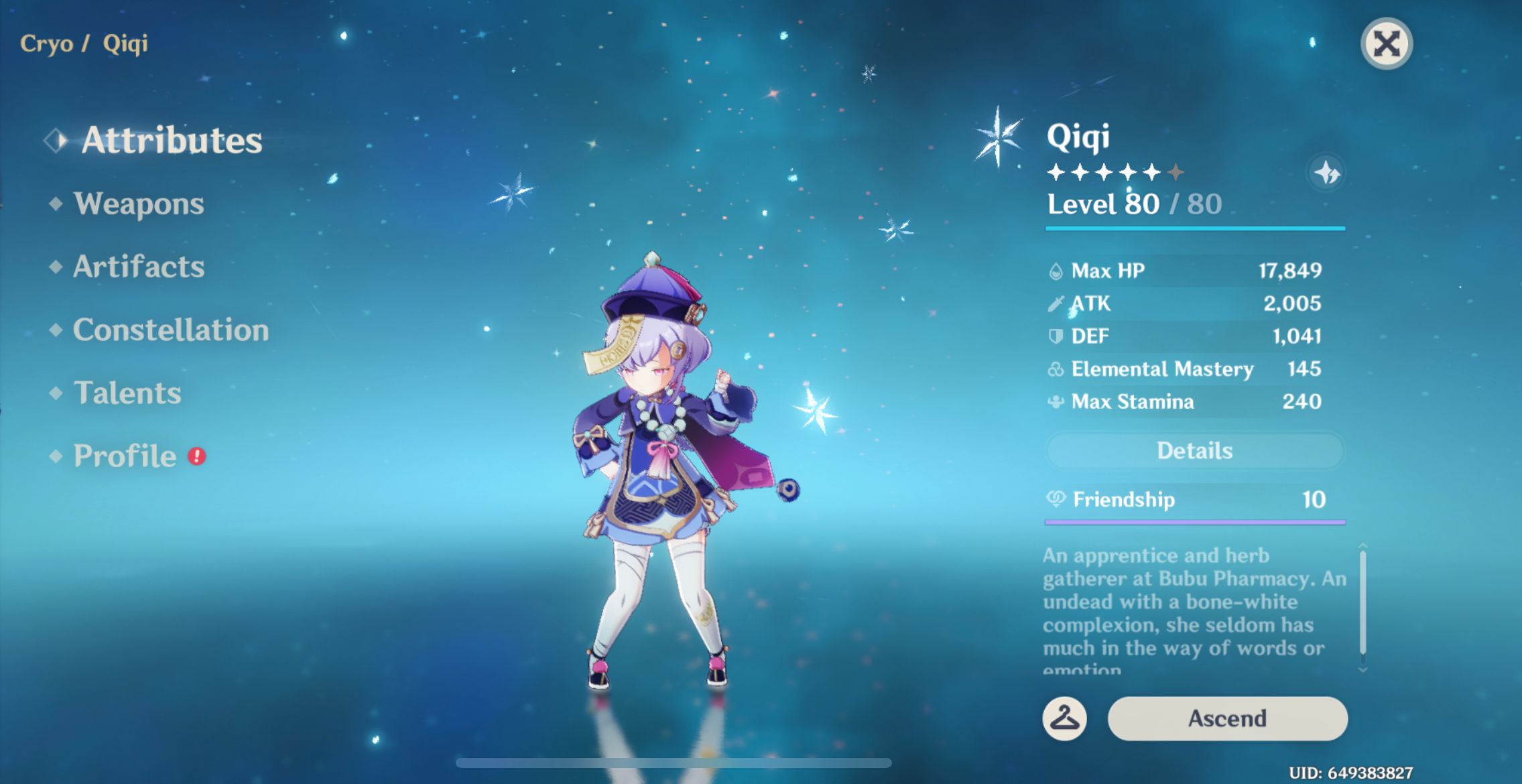Image resolution: width=1522 pixels, height=784 pixels.
Task: Click the Cryo / Qiqi label
Action: (x=82, y=44)
